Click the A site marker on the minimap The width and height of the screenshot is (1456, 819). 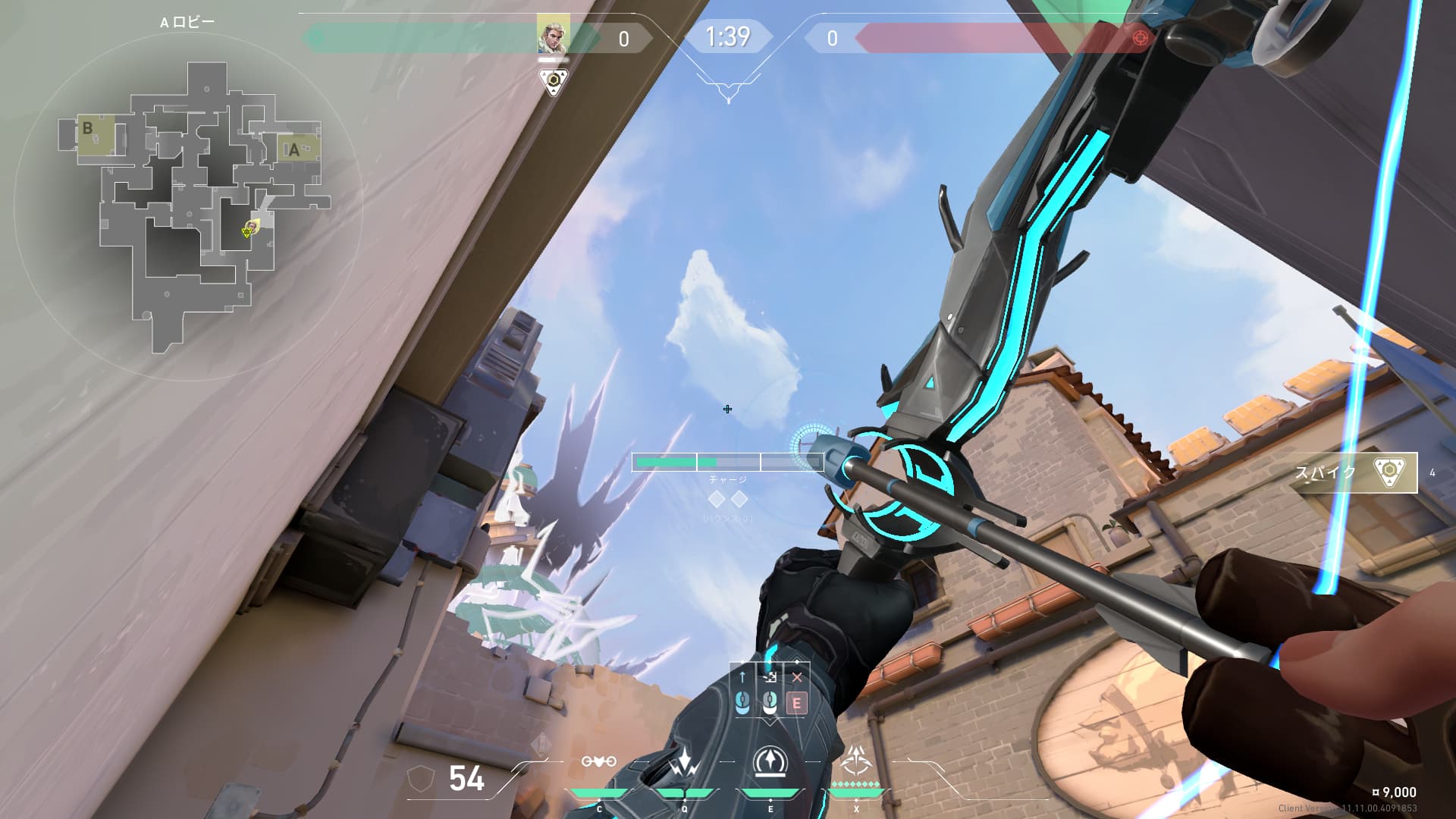point(294,149)
